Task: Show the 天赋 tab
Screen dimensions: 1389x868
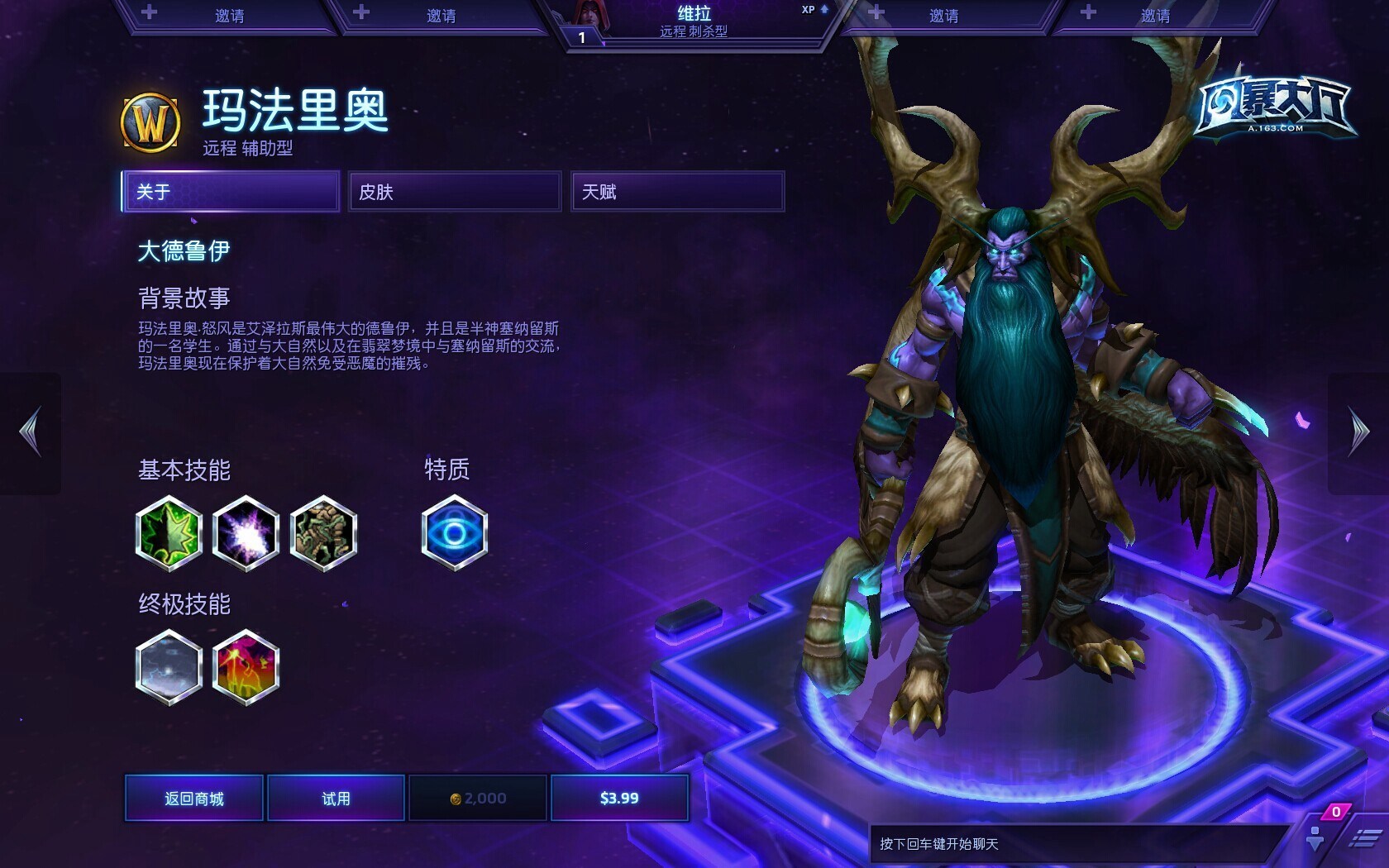Action: pyautogui.click(x=677, y=192)
